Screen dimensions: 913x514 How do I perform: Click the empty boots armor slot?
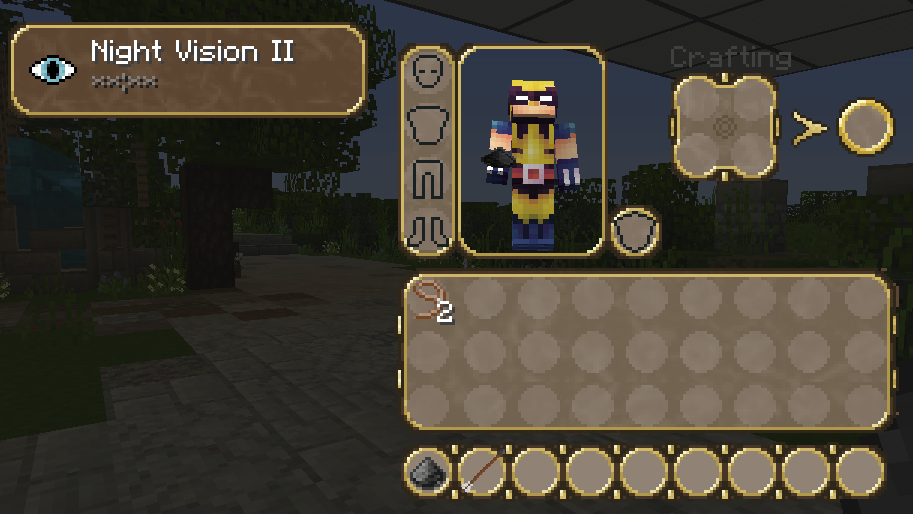tap(428, 230)
